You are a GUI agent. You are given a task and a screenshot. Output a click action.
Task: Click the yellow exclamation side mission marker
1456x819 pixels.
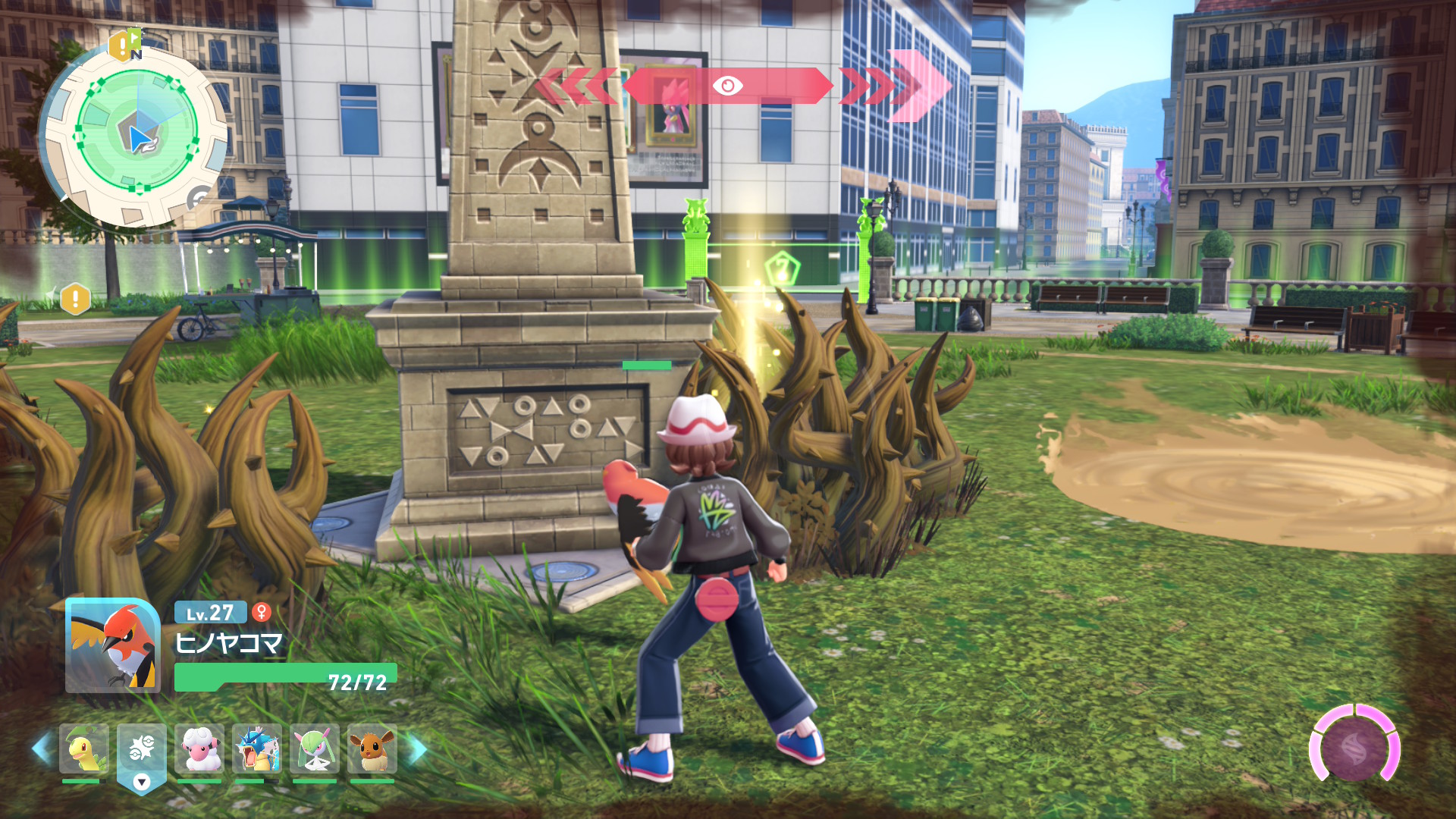point(75,299)
